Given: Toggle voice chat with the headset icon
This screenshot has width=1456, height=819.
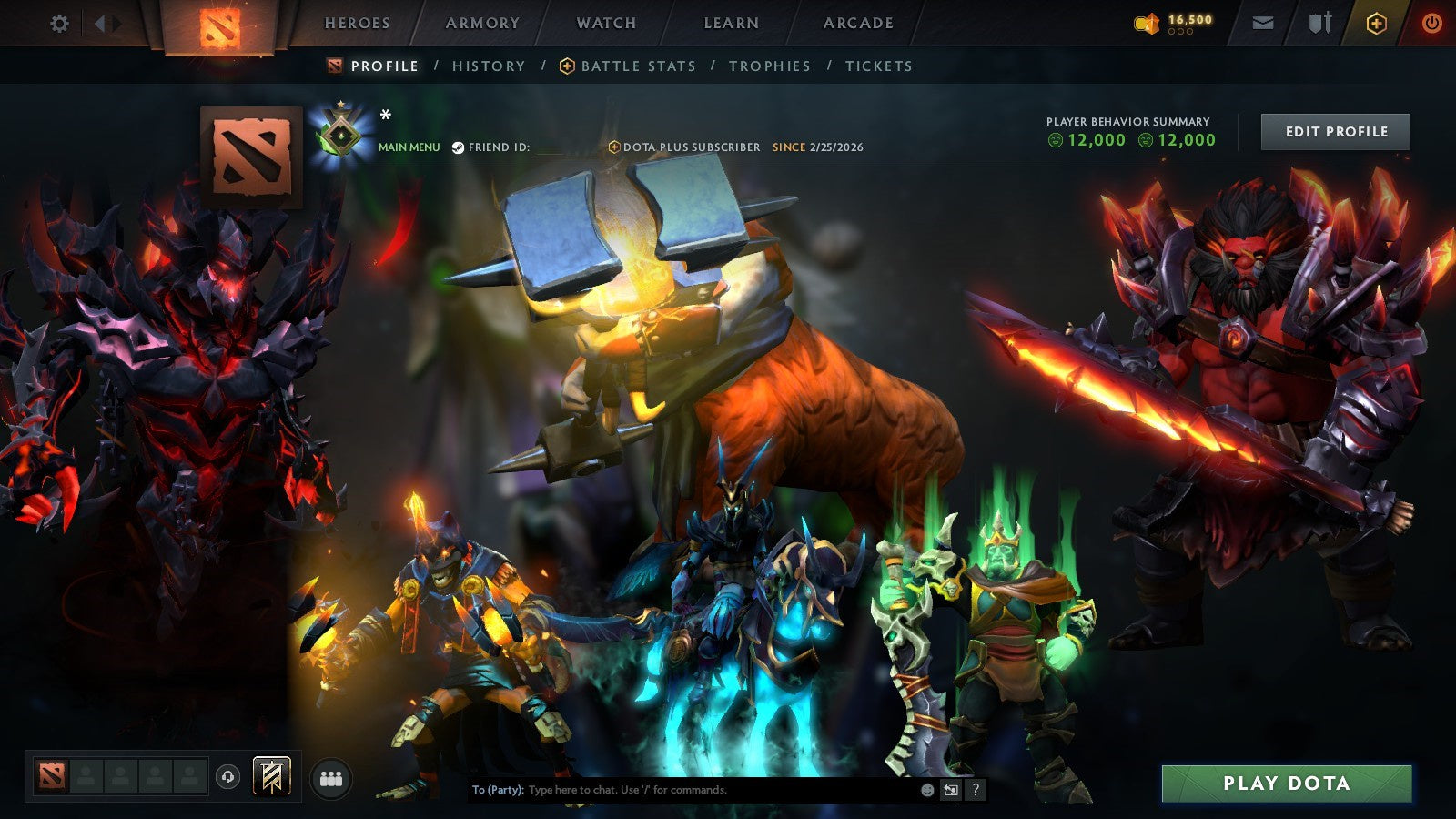Looking at the screenshot, I should coord(228,776).
